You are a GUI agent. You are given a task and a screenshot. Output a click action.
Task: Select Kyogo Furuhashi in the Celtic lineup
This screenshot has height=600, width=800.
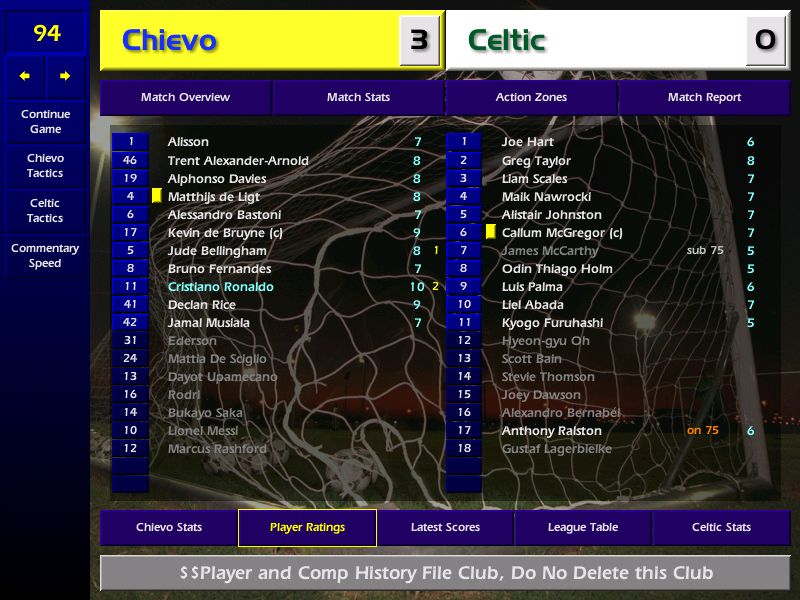click(552, 323)
